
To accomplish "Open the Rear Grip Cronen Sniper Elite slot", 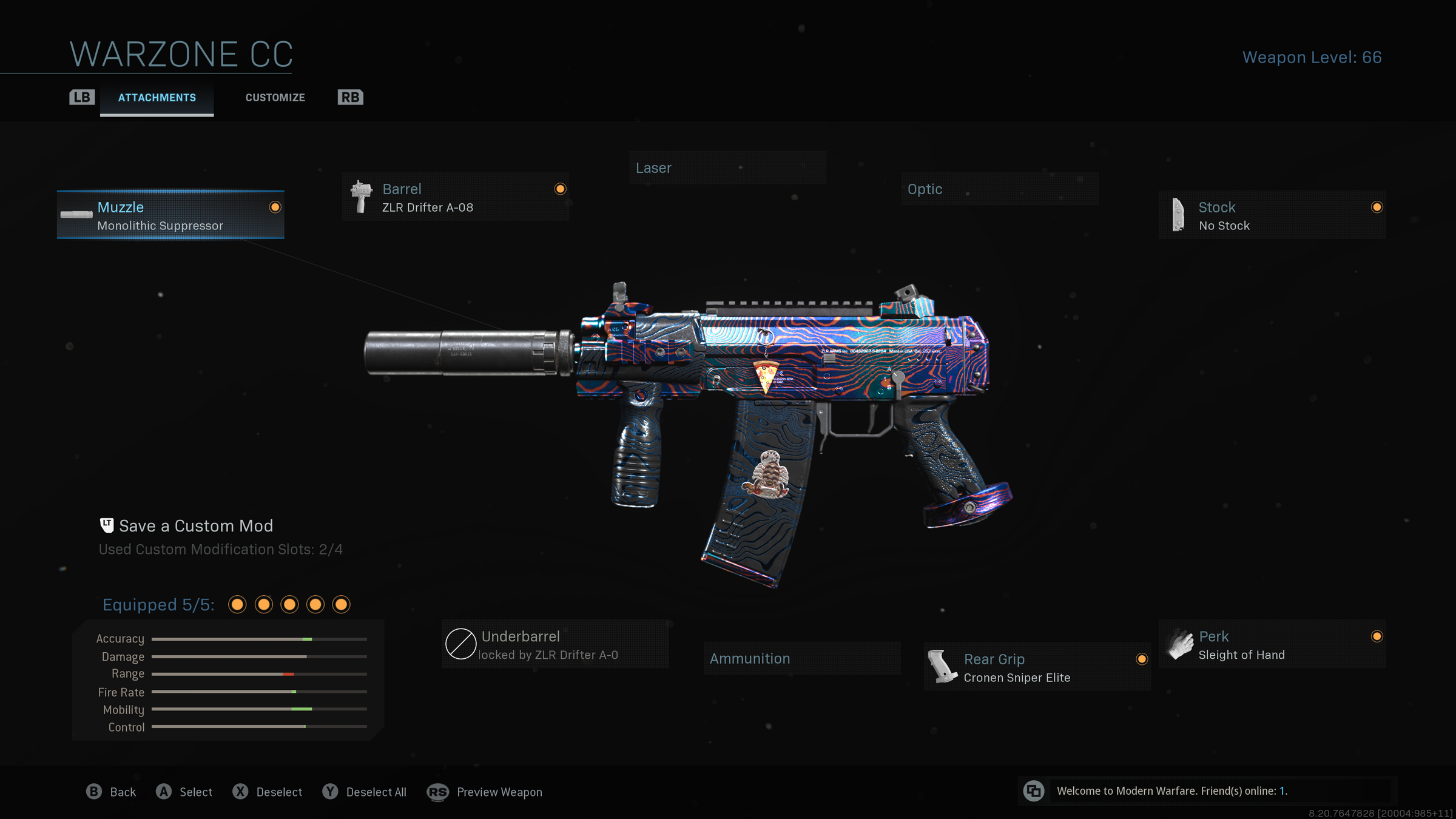I will pos(1037,667).
